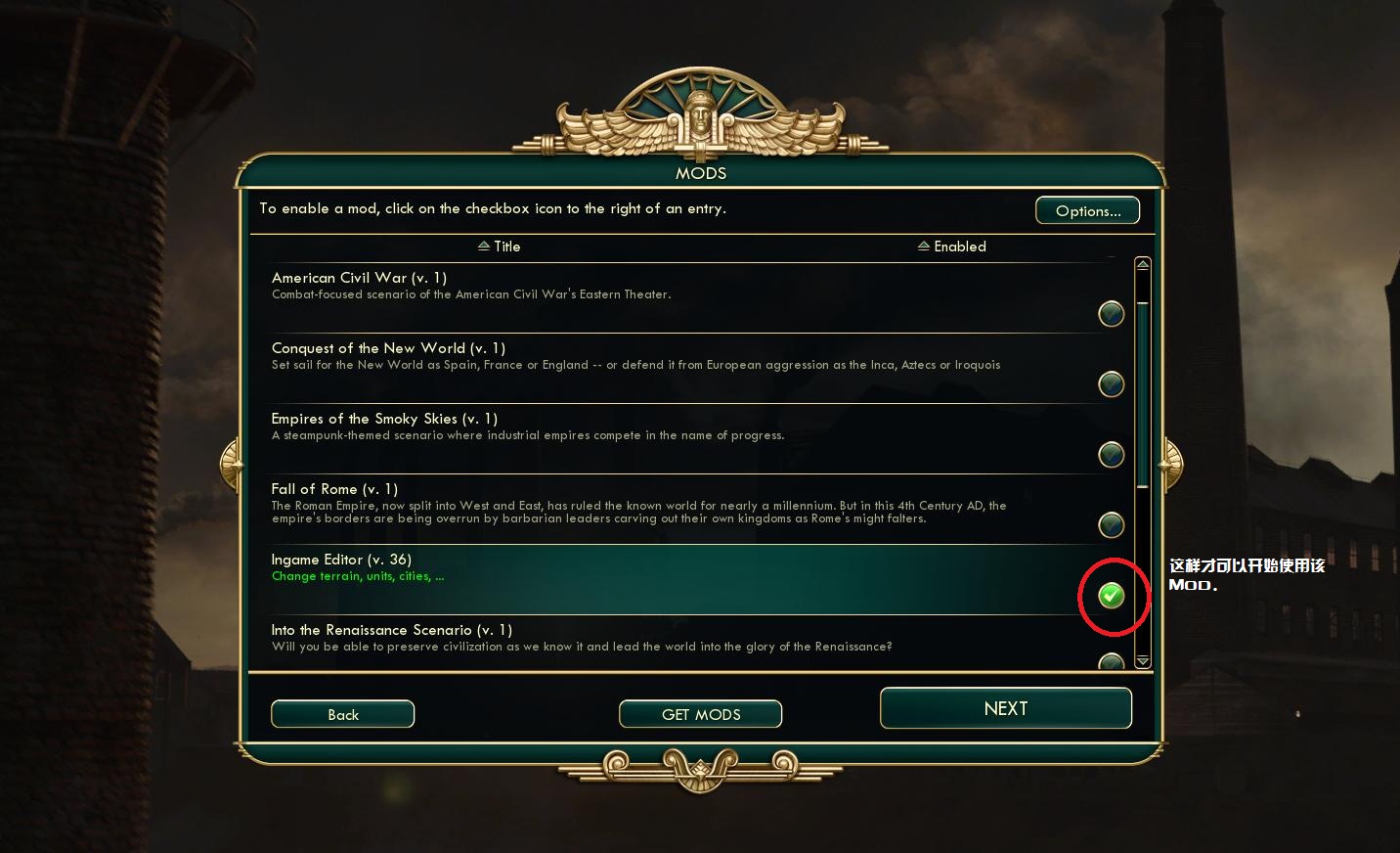Image resolution: width=1400 pixels, height=853 pixels.
Task: Enable the Fall of Rome scenario
Action: pos(1111,525)
